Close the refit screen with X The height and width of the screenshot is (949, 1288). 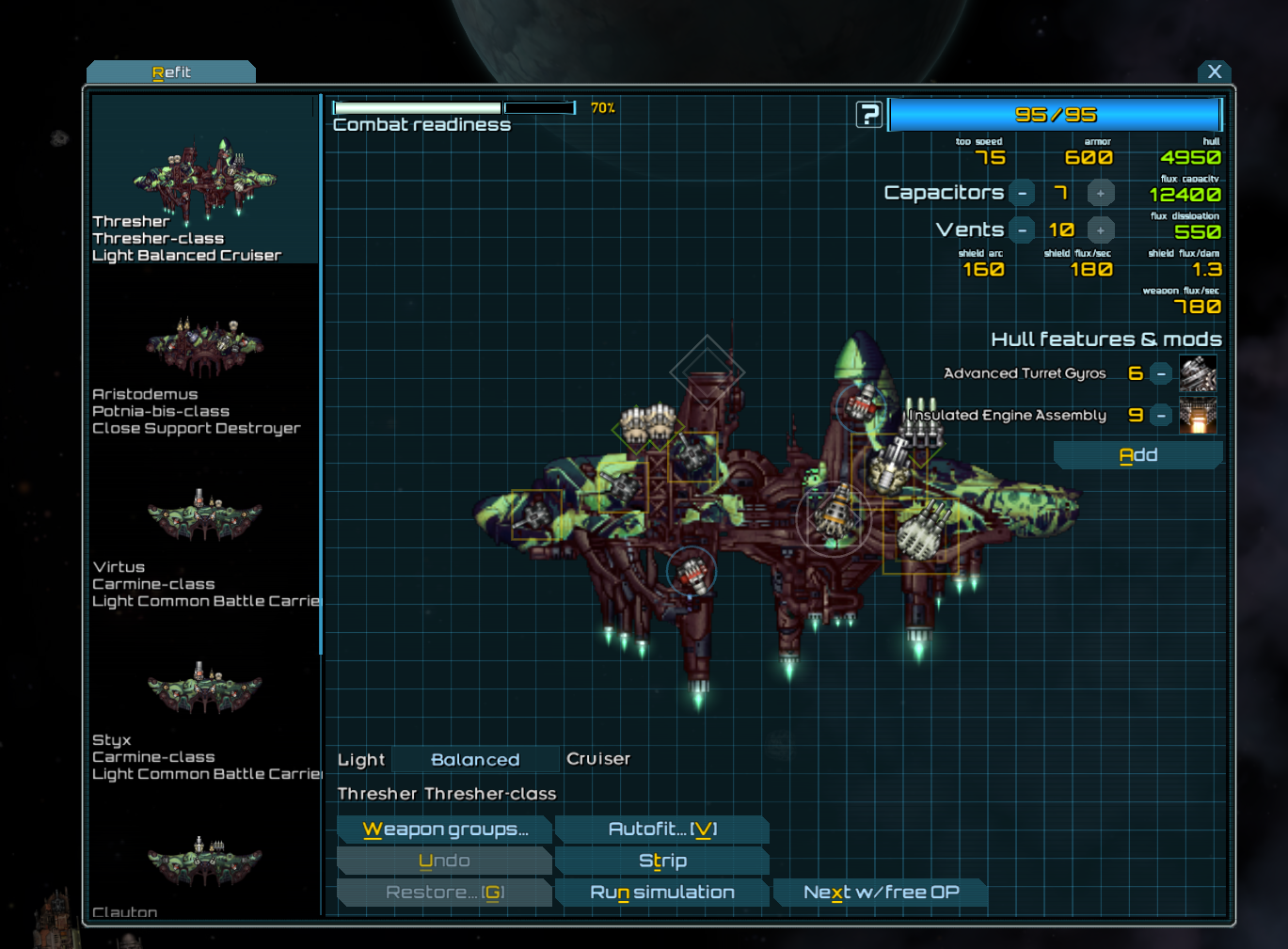tap(1214, 71)
